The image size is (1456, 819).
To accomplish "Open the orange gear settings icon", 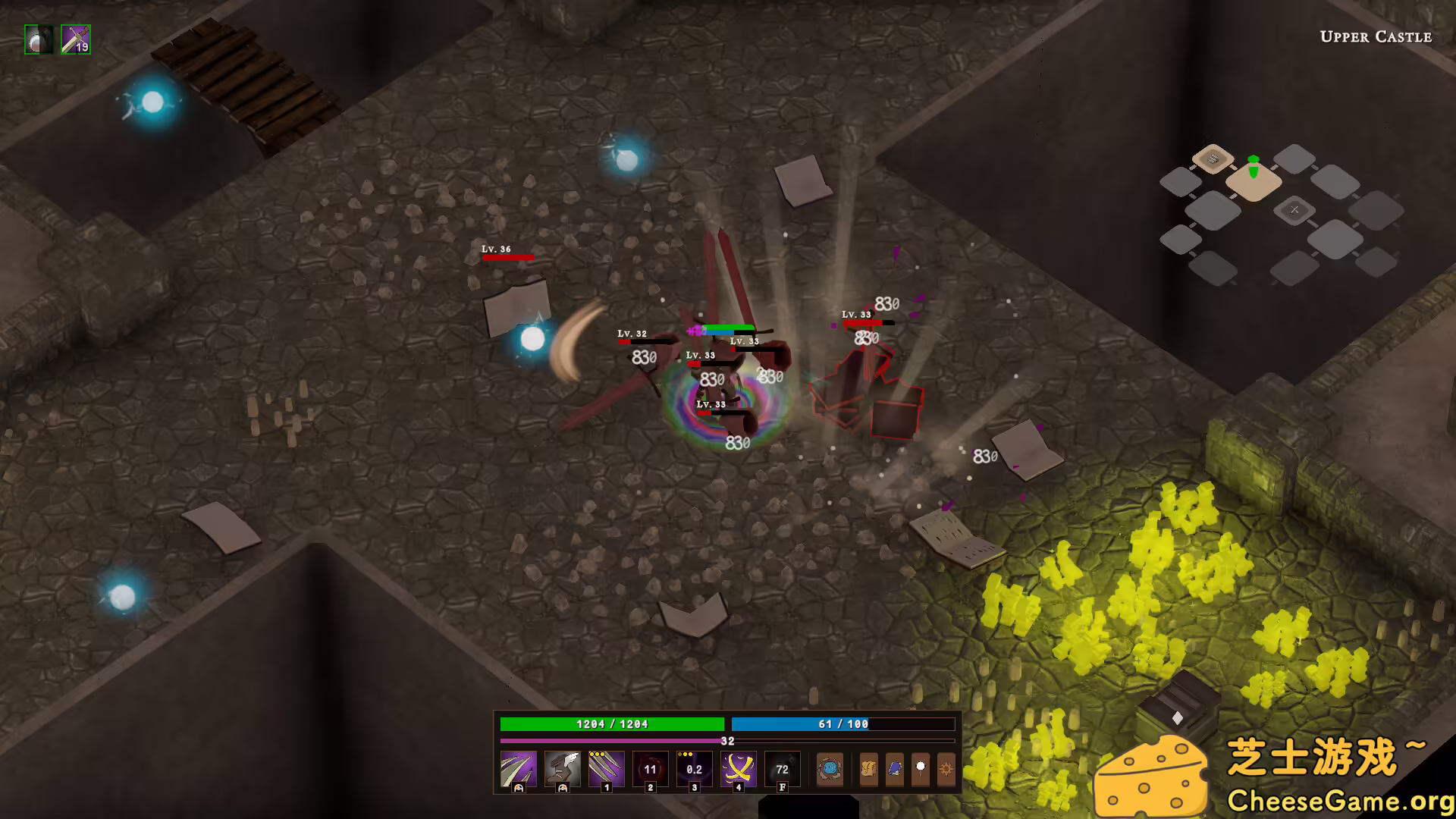I will tap(946, 769).
